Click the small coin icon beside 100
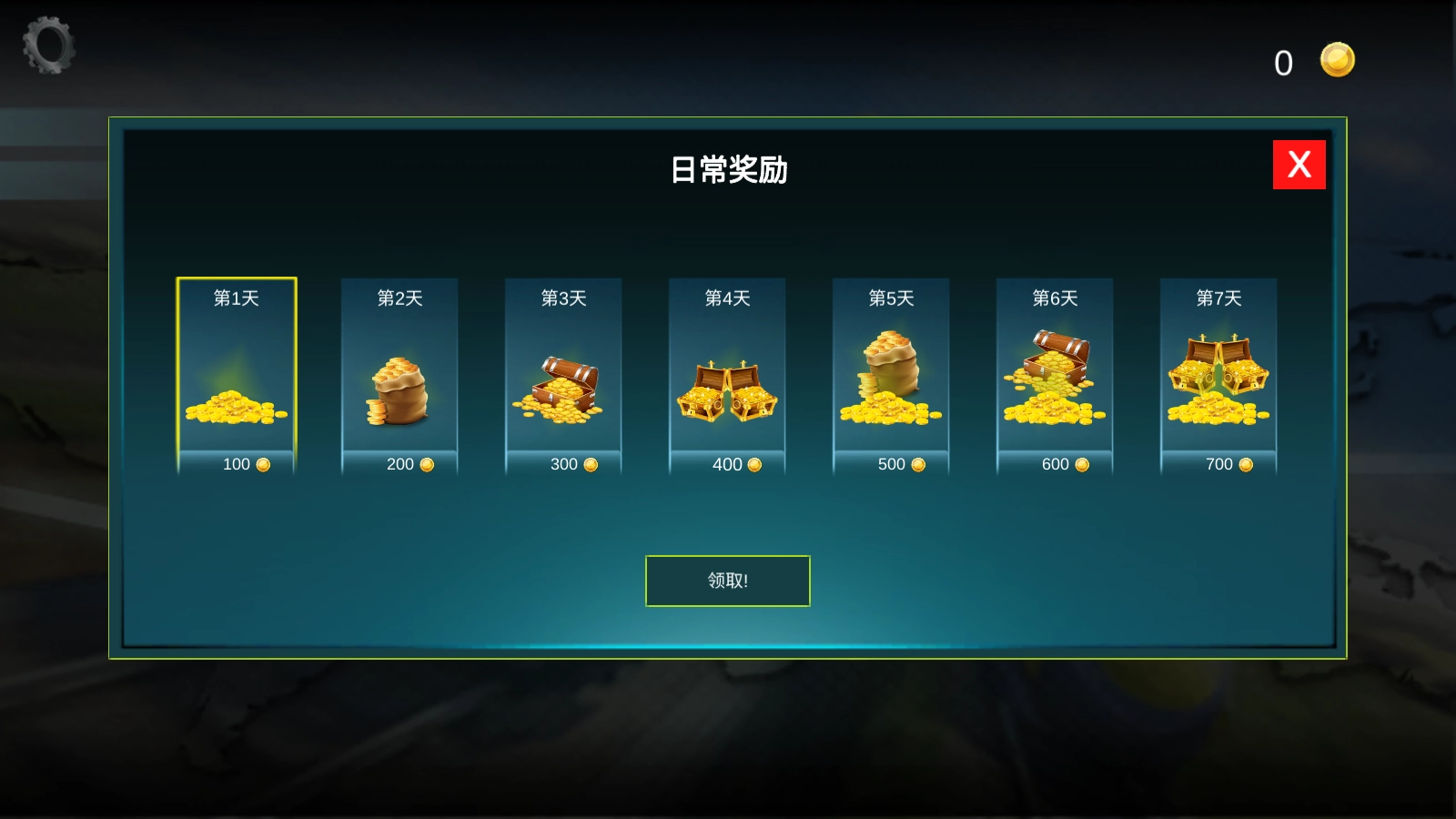The image size is (1456, 819). click(x=263, y=464)
